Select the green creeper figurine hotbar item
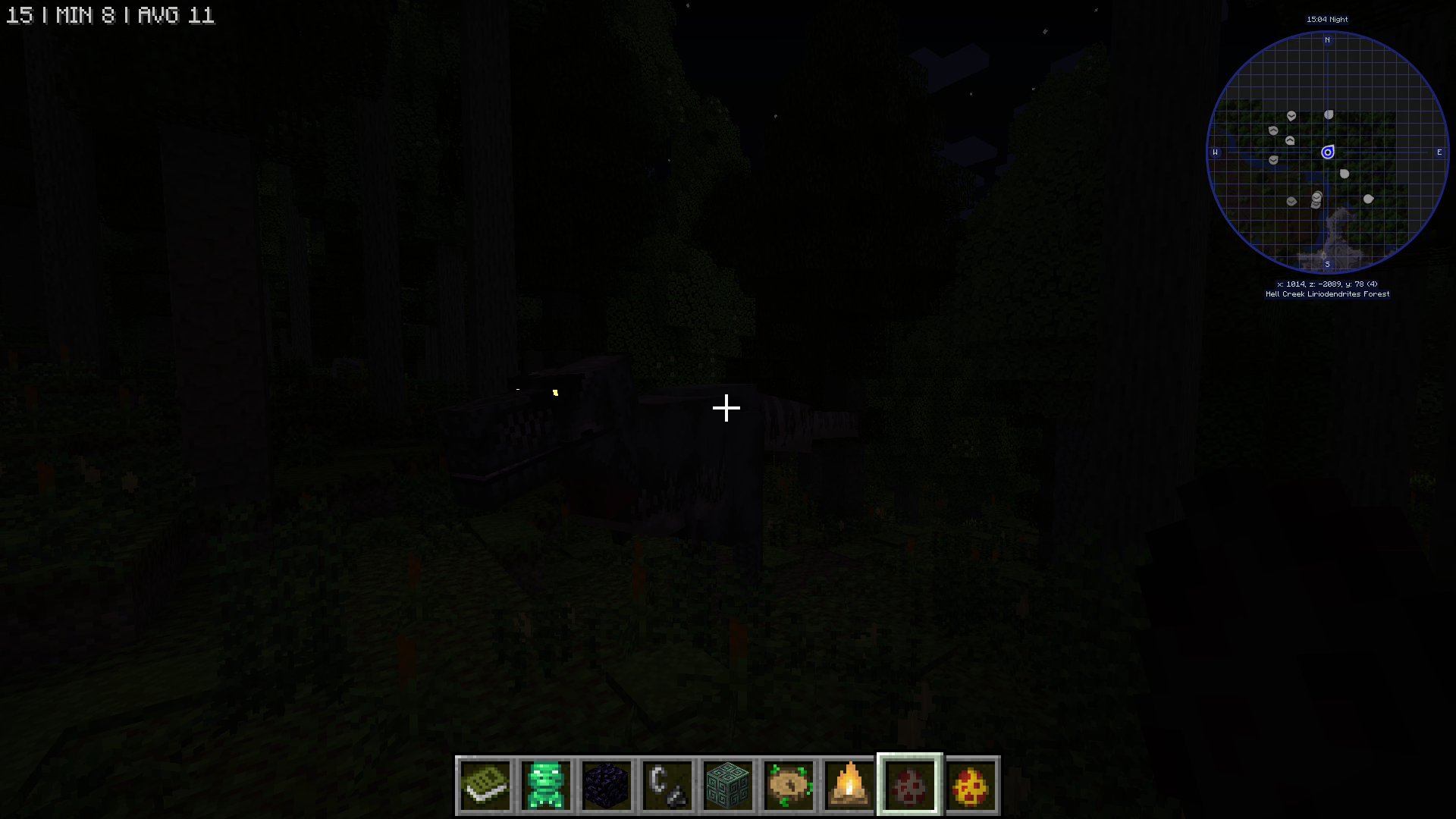The image size is (1456, 819). [546, 786]
